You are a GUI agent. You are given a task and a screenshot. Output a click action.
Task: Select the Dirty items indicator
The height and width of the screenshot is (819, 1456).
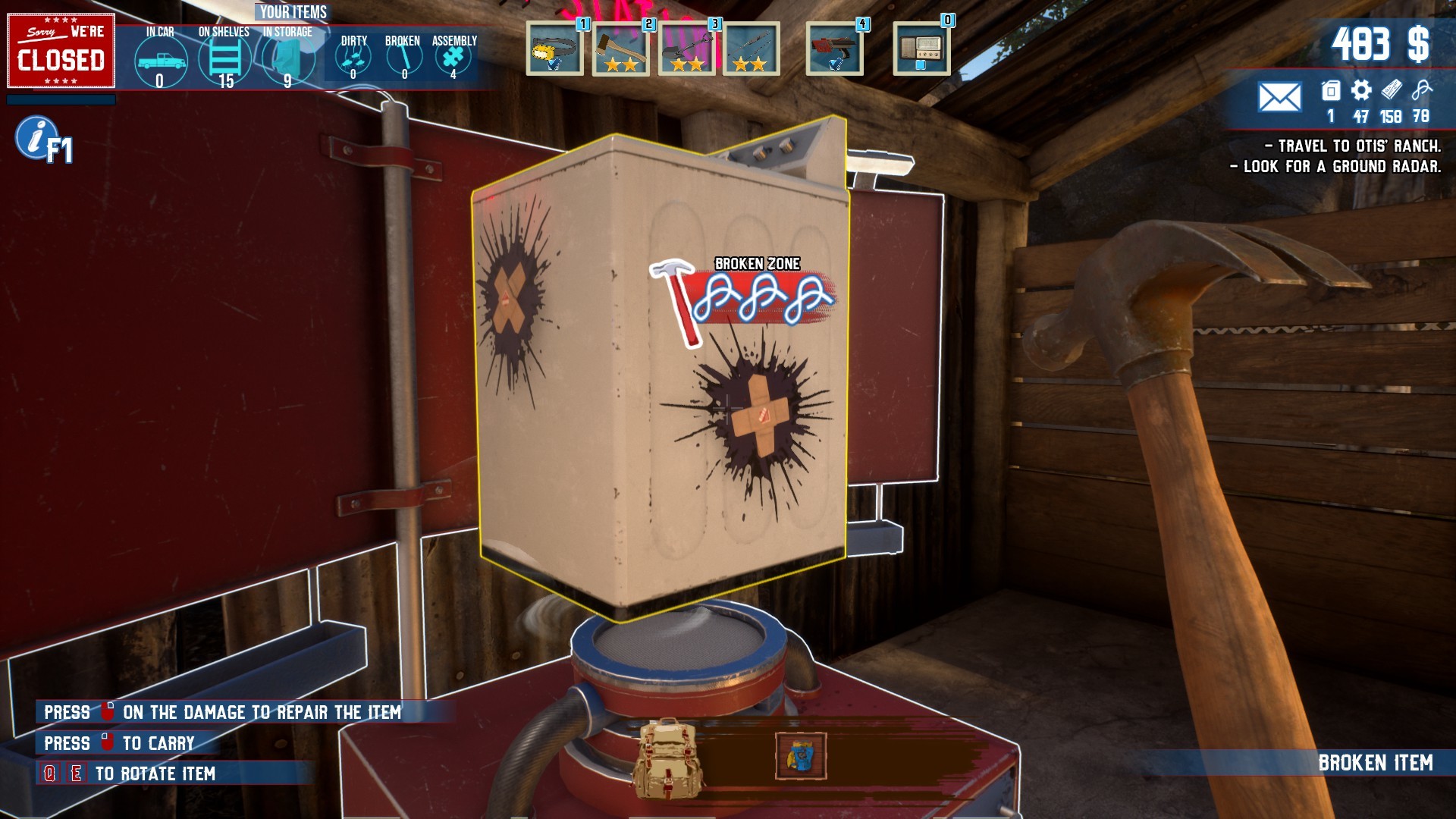(x=353, y=57)
